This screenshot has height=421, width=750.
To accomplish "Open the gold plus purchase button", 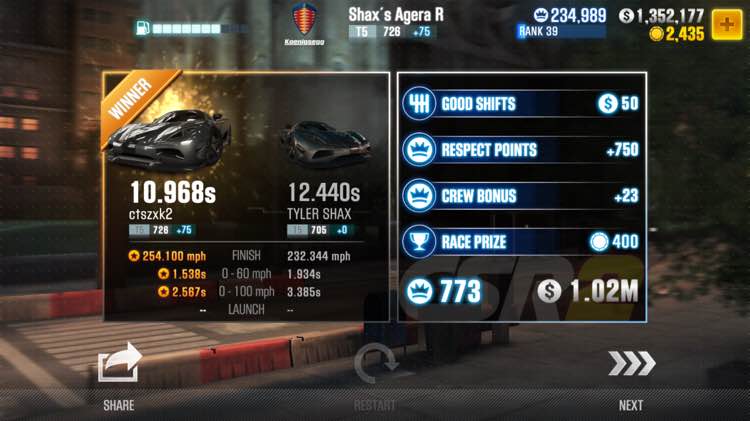I will tap(726, 24).
